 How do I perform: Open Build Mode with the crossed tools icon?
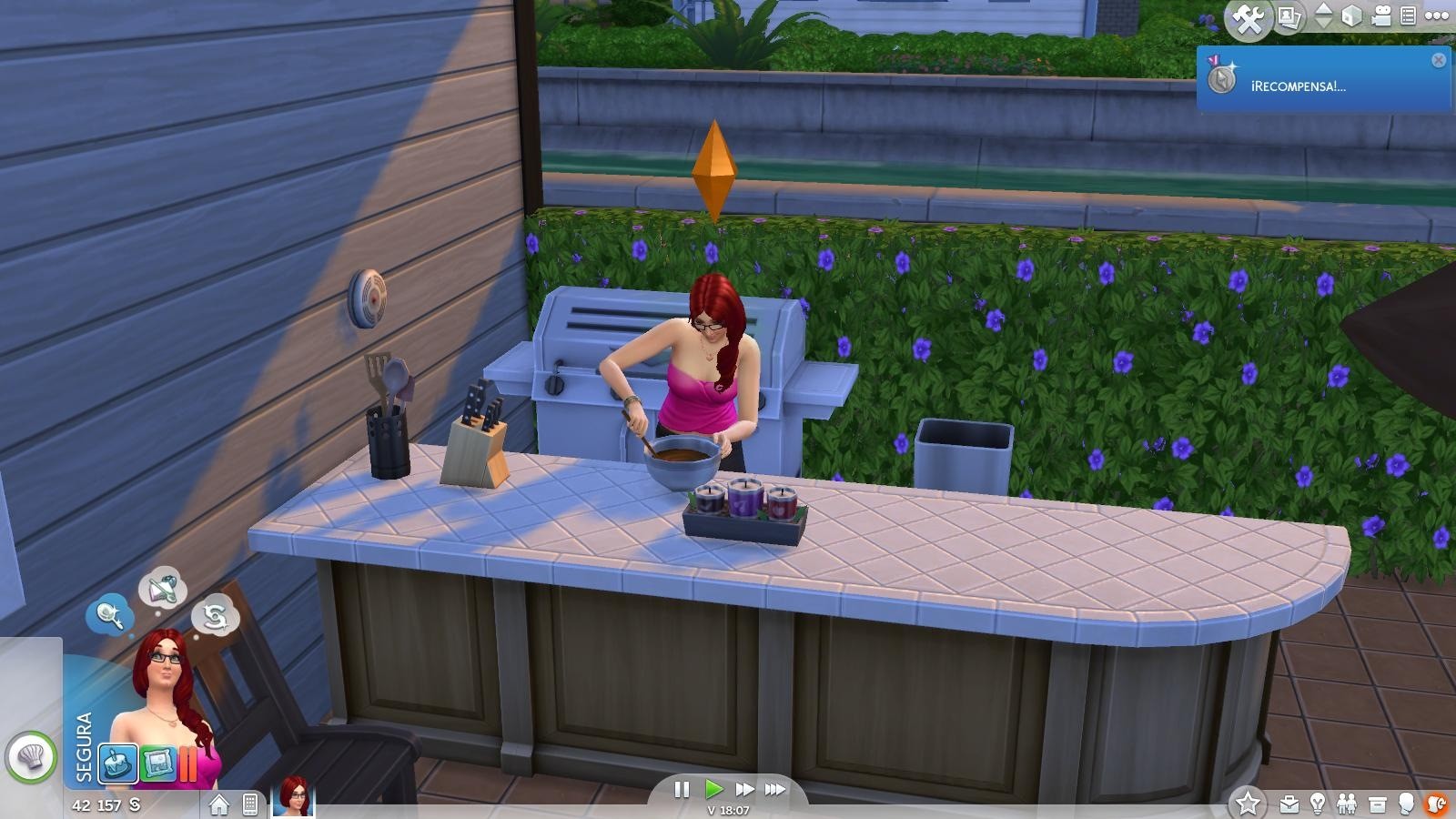[1249, 15]
